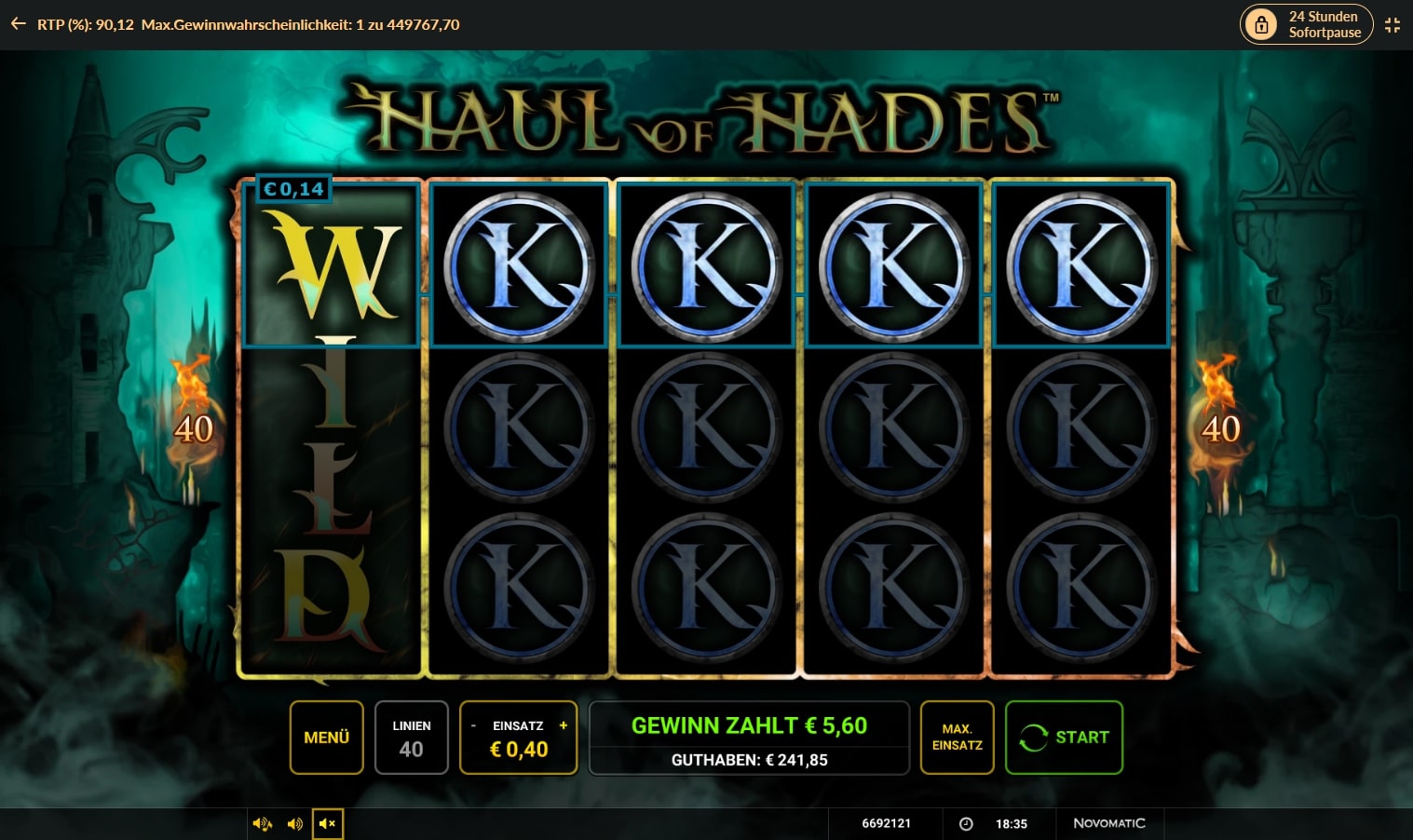The width and height of the screenshot is (1413, 840).
Task: Click the WILD symbol on the first reel
Action: (332, 428)
